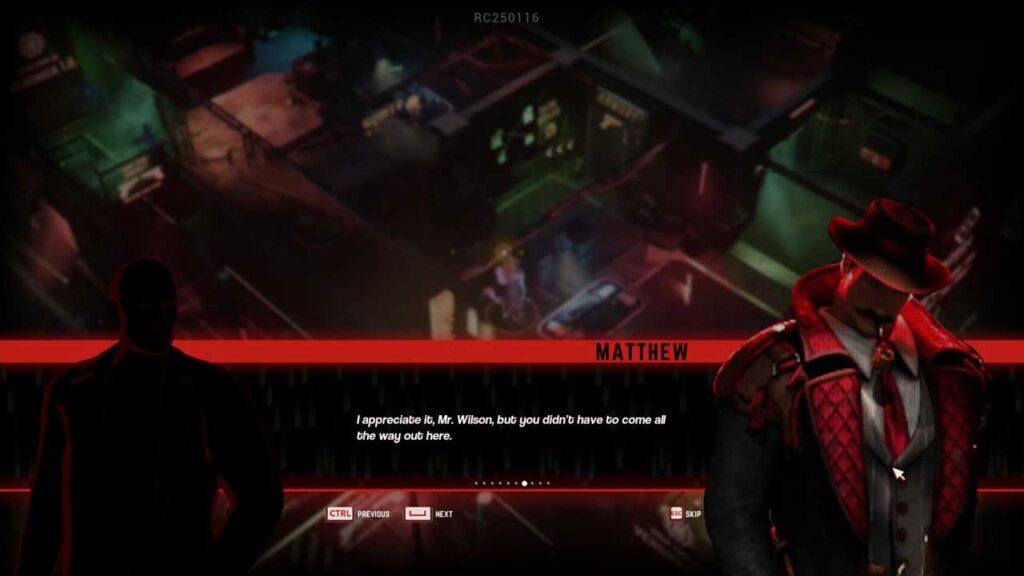
Task: Advance with the Next dialogue button
Action: (x=429, y=514)
